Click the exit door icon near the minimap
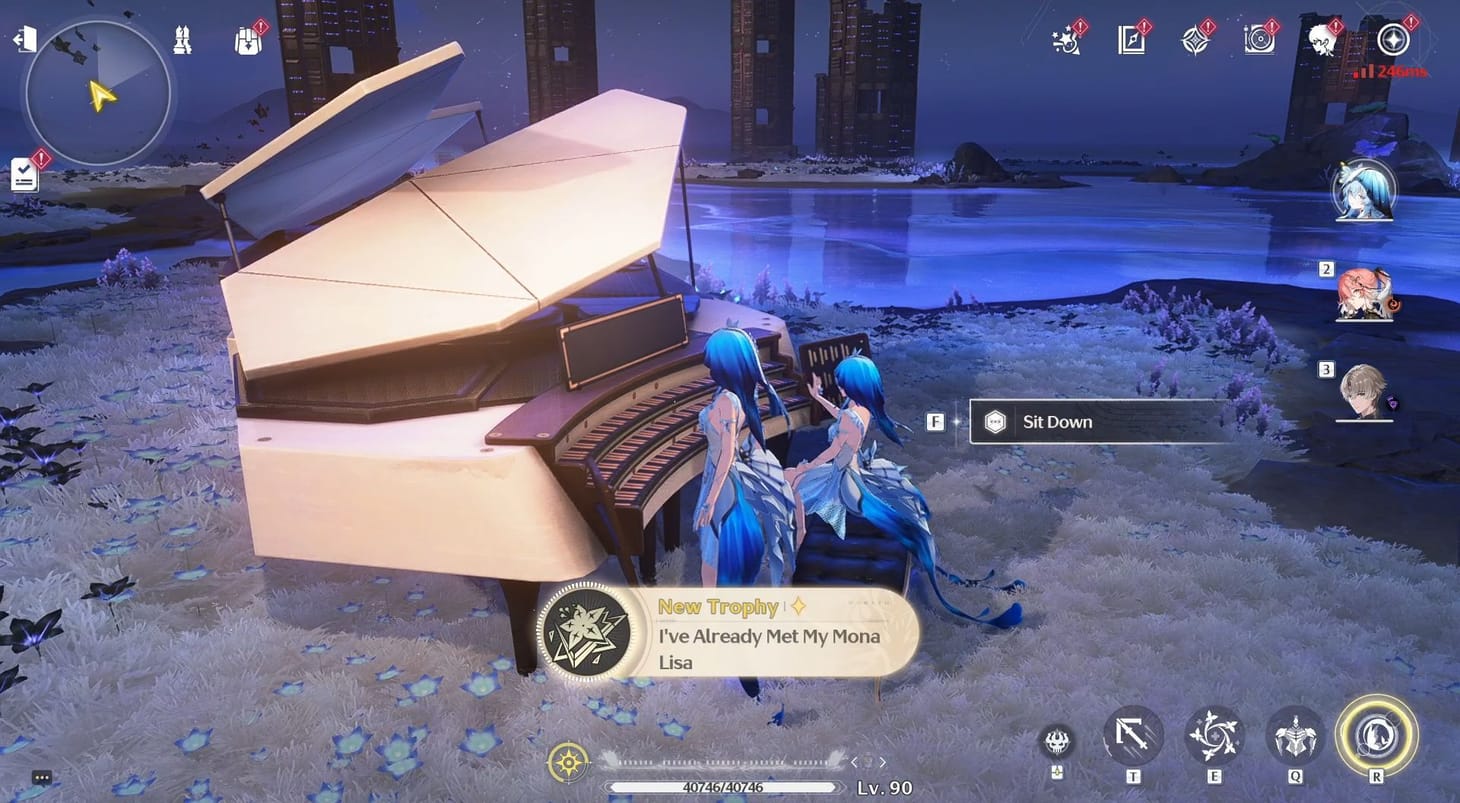1460x803 pixels. click(x=24, y=38)
